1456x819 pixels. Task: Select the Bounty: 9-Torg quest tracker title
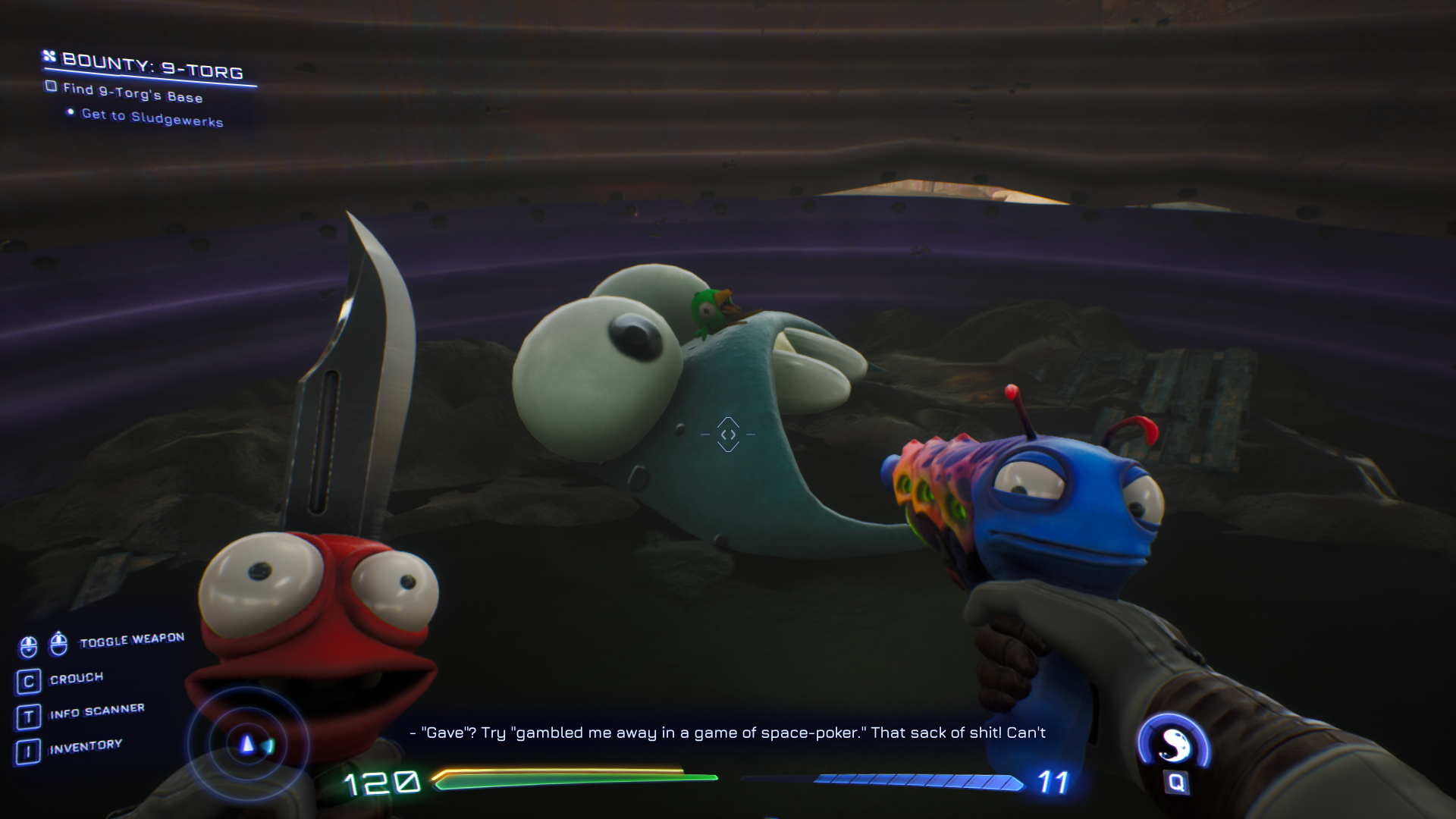pos(152,67)
